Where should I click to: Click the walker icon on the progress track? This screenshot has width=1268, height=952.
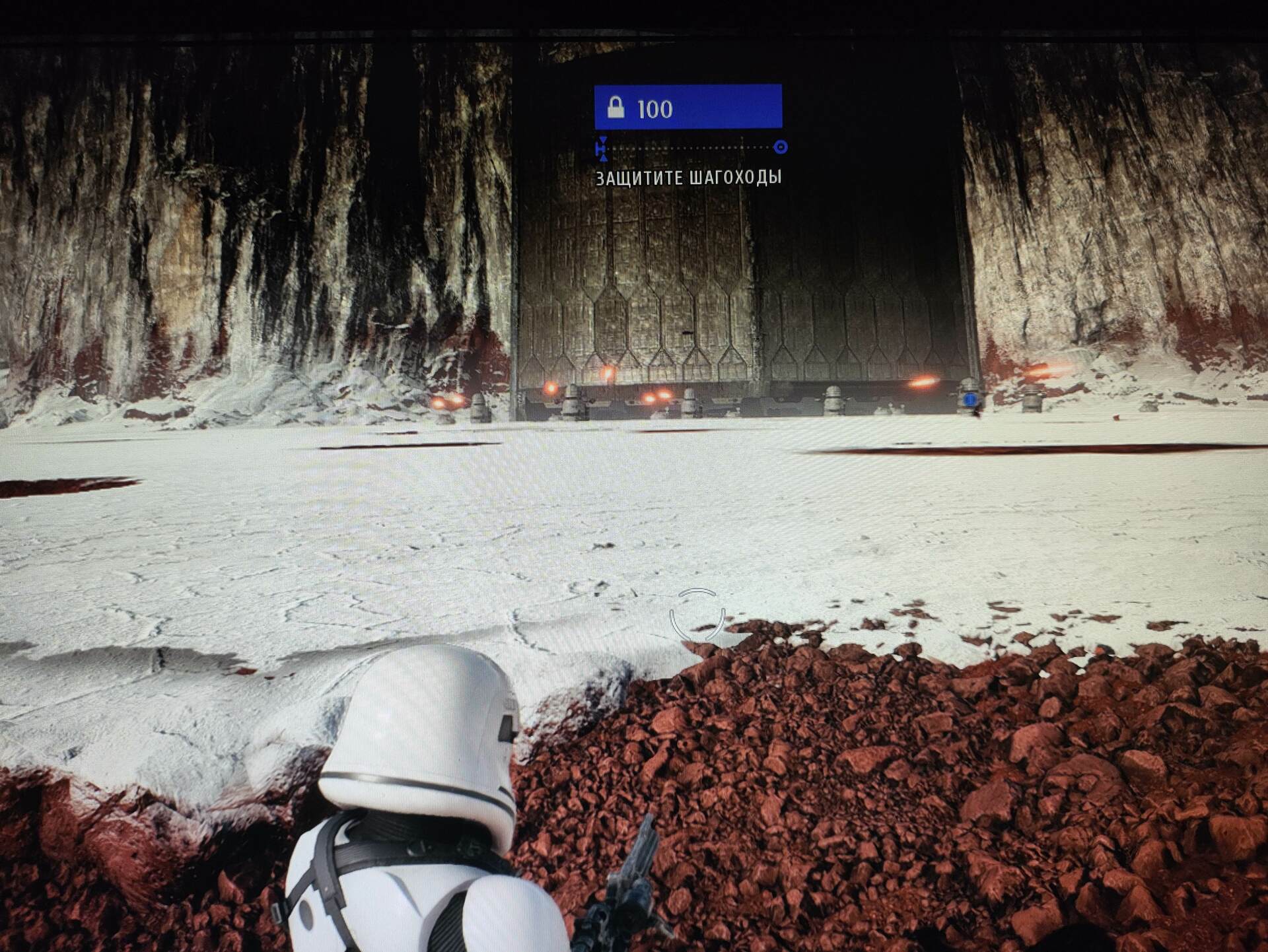tap(602, 149)
